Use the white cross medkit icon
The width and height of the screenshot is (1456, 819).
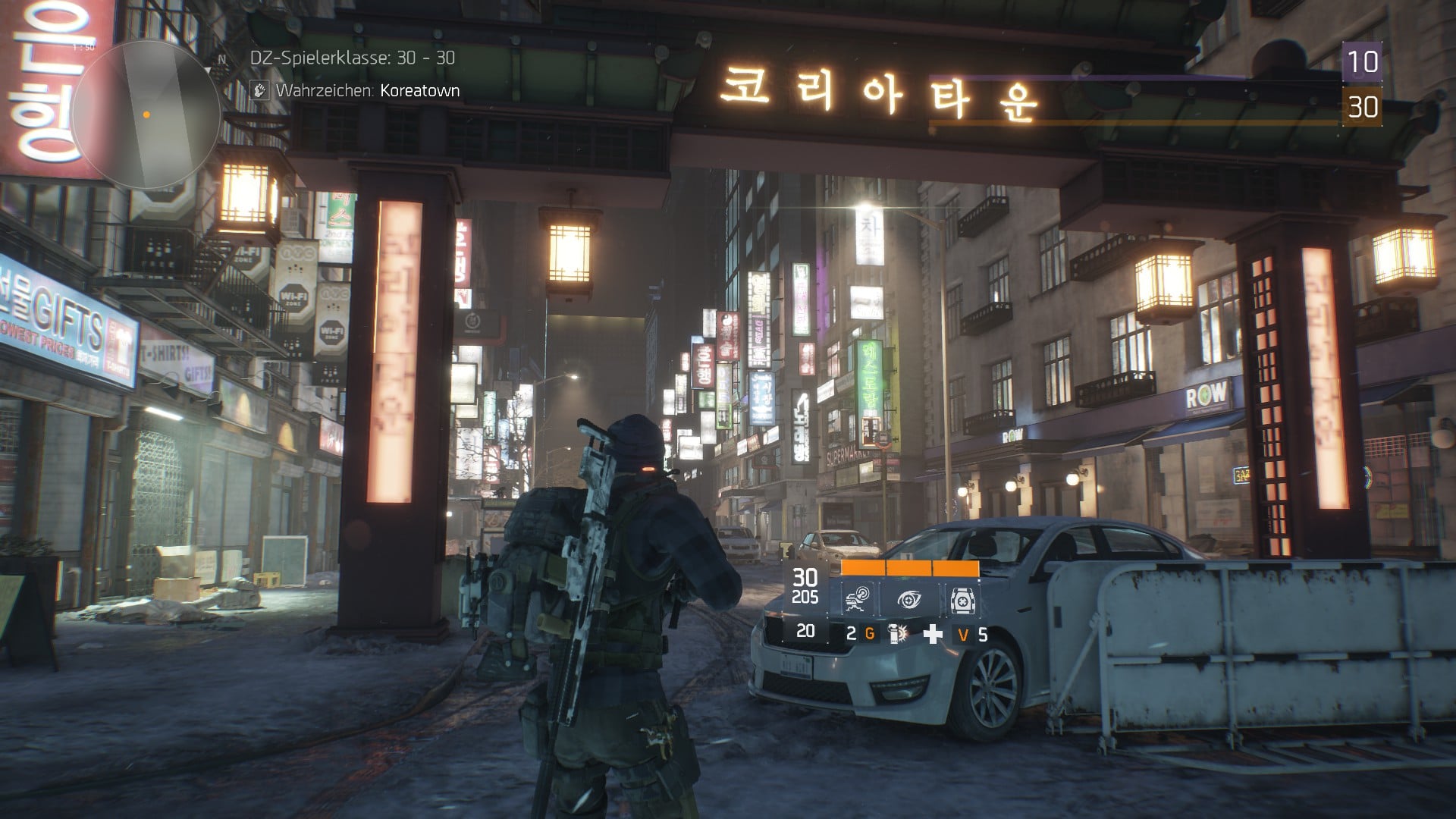(x=932, y=634)
